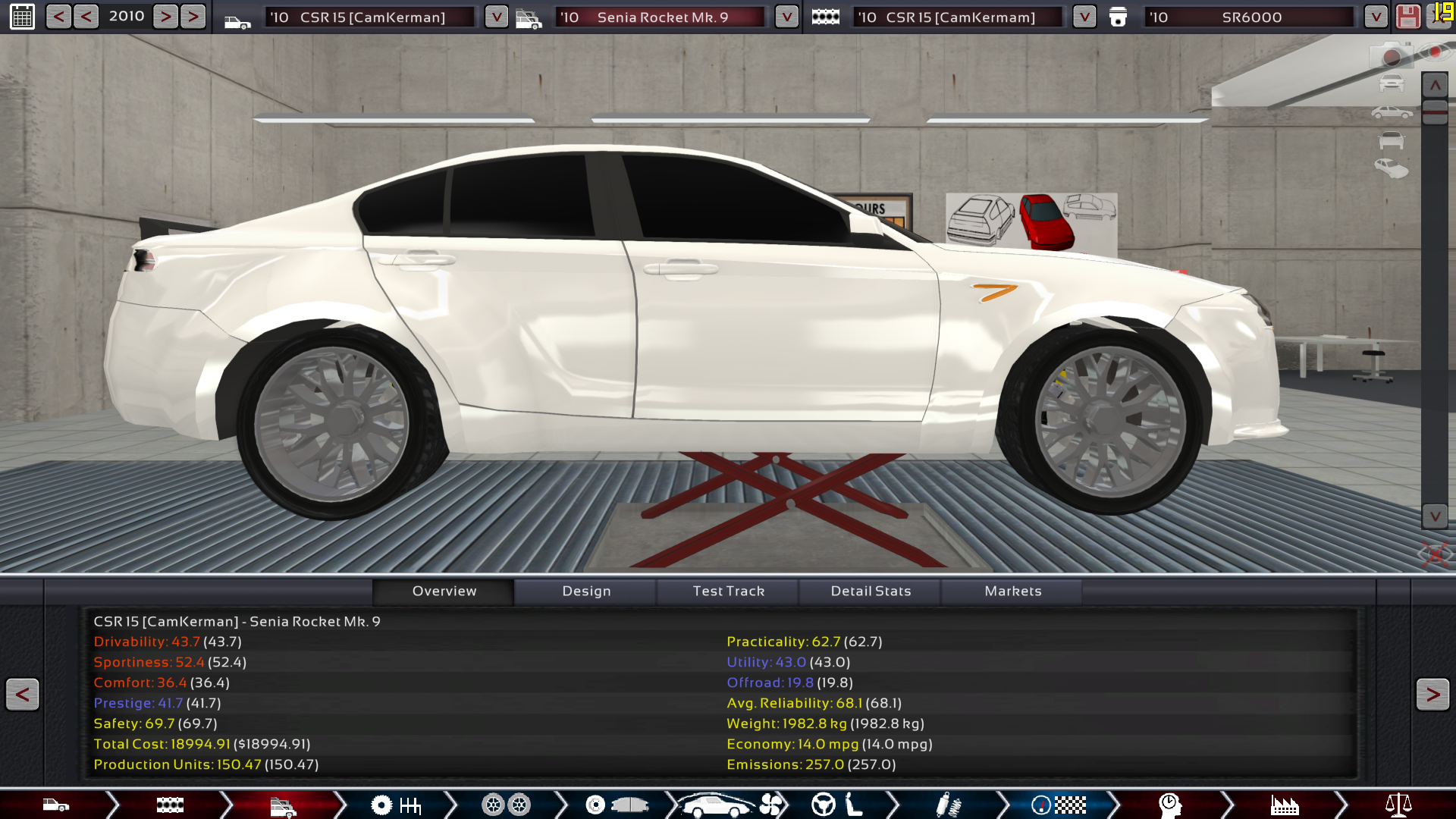This screenshot has height=819, width=1456.
Task: Open the wheels and tires section
Action: (x=506, y=805)
